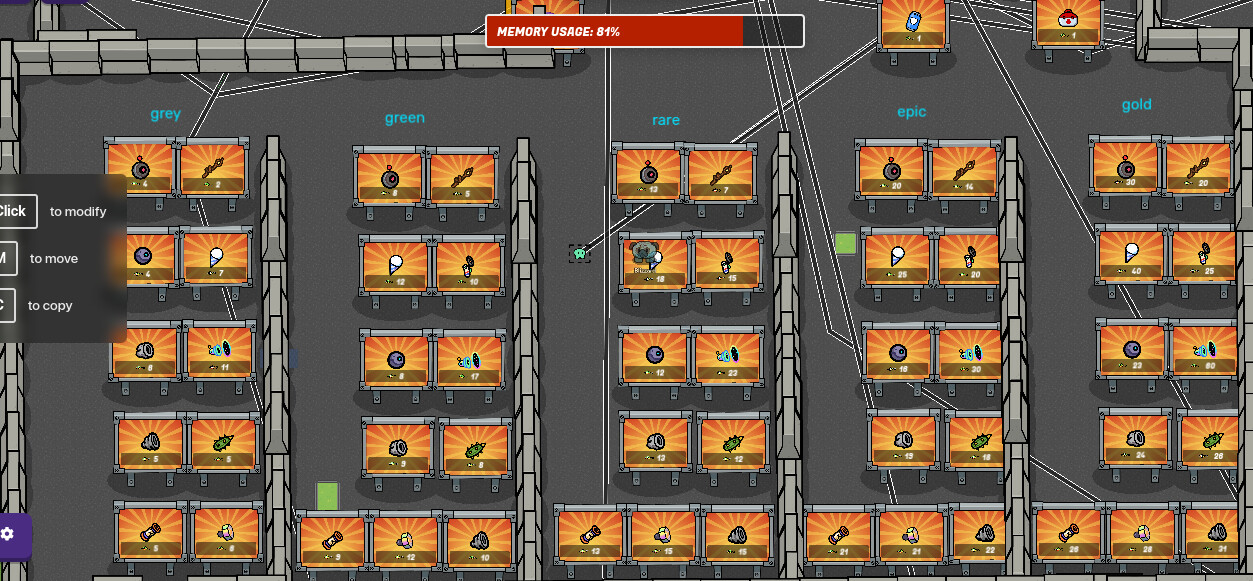Open the settings gear button
Viewport: 1253px width, 581px height.
coord(9,534)
